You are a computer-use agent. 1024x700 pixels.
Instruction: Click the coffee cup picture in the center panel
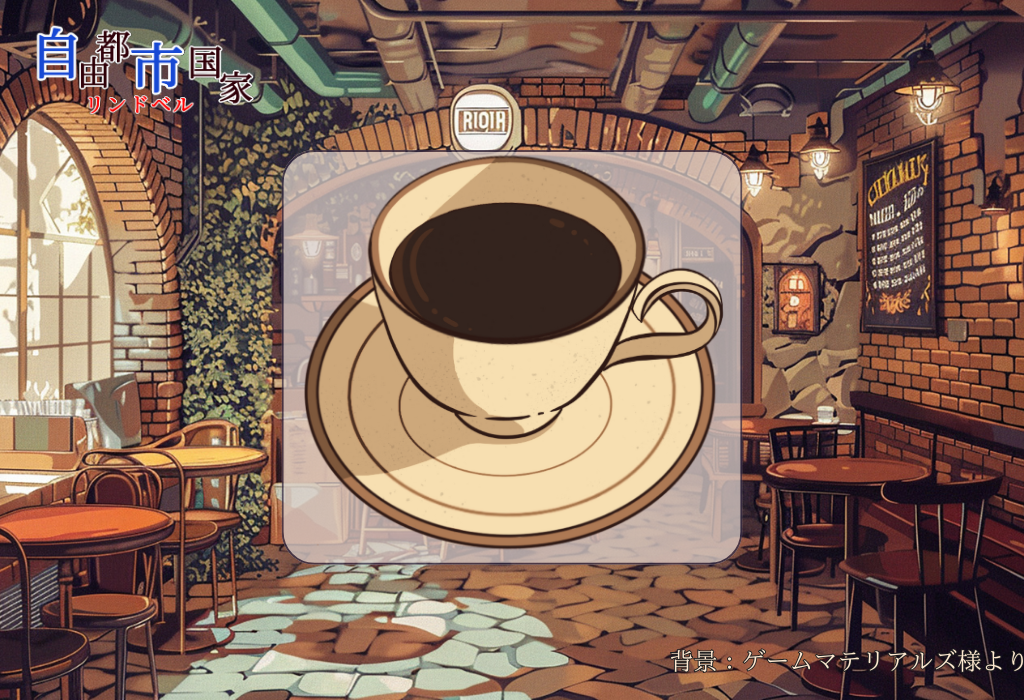(510, 350)
